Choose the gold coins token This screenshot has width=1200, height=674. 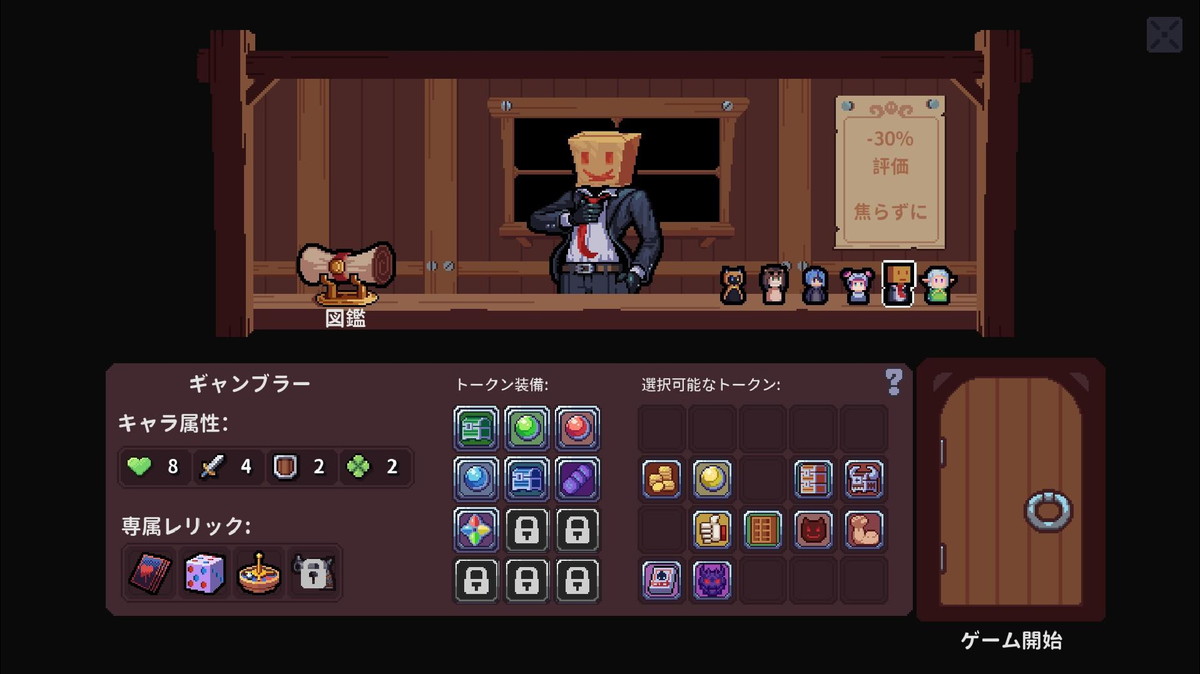pyautogui.click(x=662, y=478)
